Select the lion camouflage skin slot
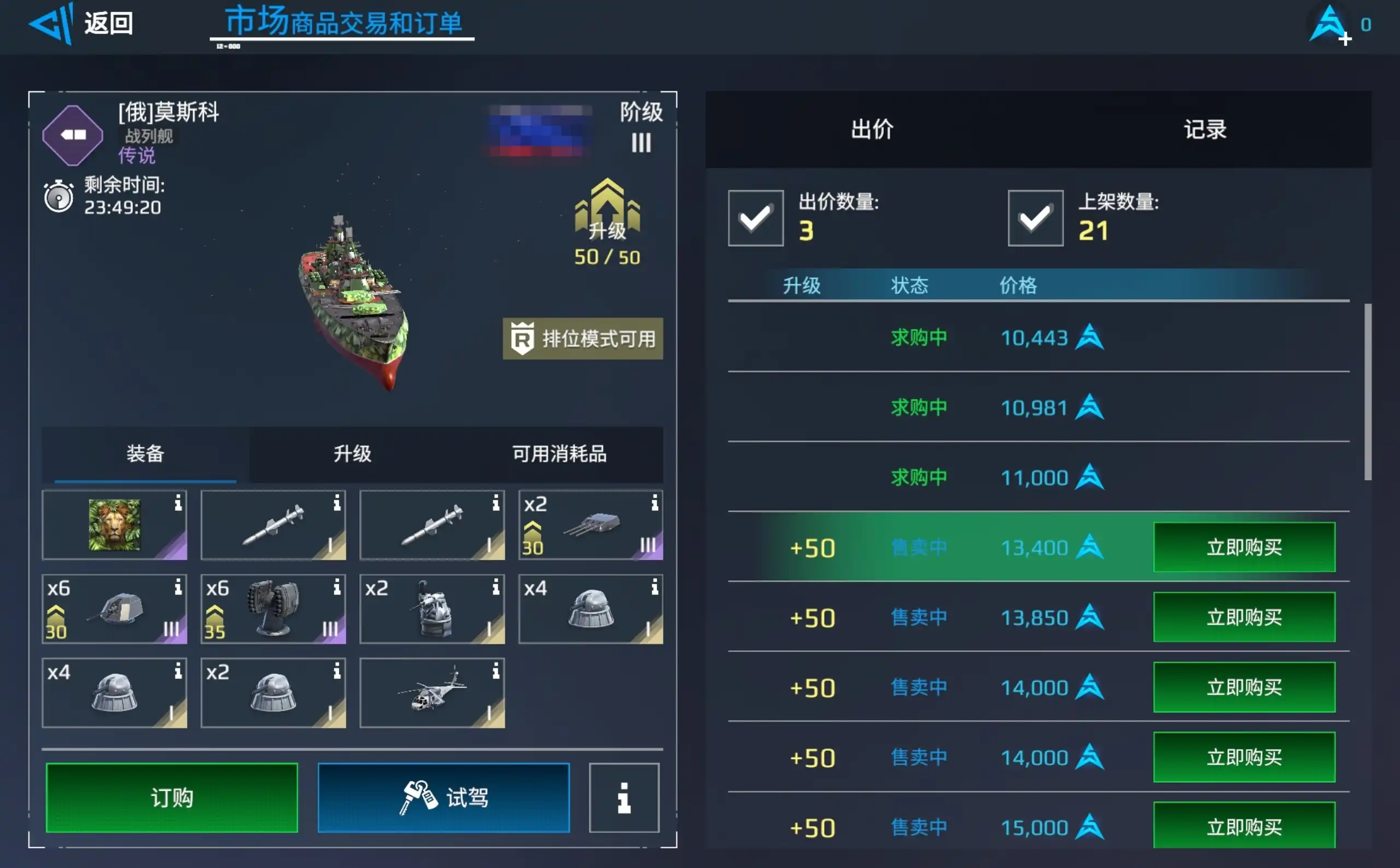The height and width of the screenshot is (868, 1400). tap(114, 525)
